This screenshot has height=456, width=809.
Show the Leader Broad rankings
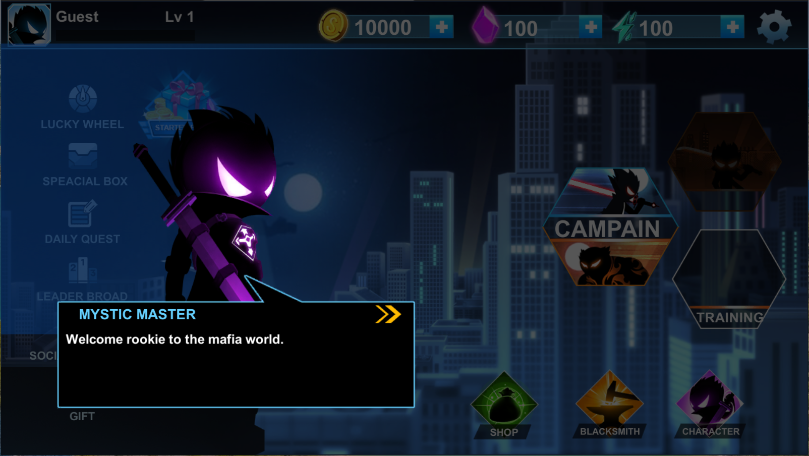click(x=82, y=279)
